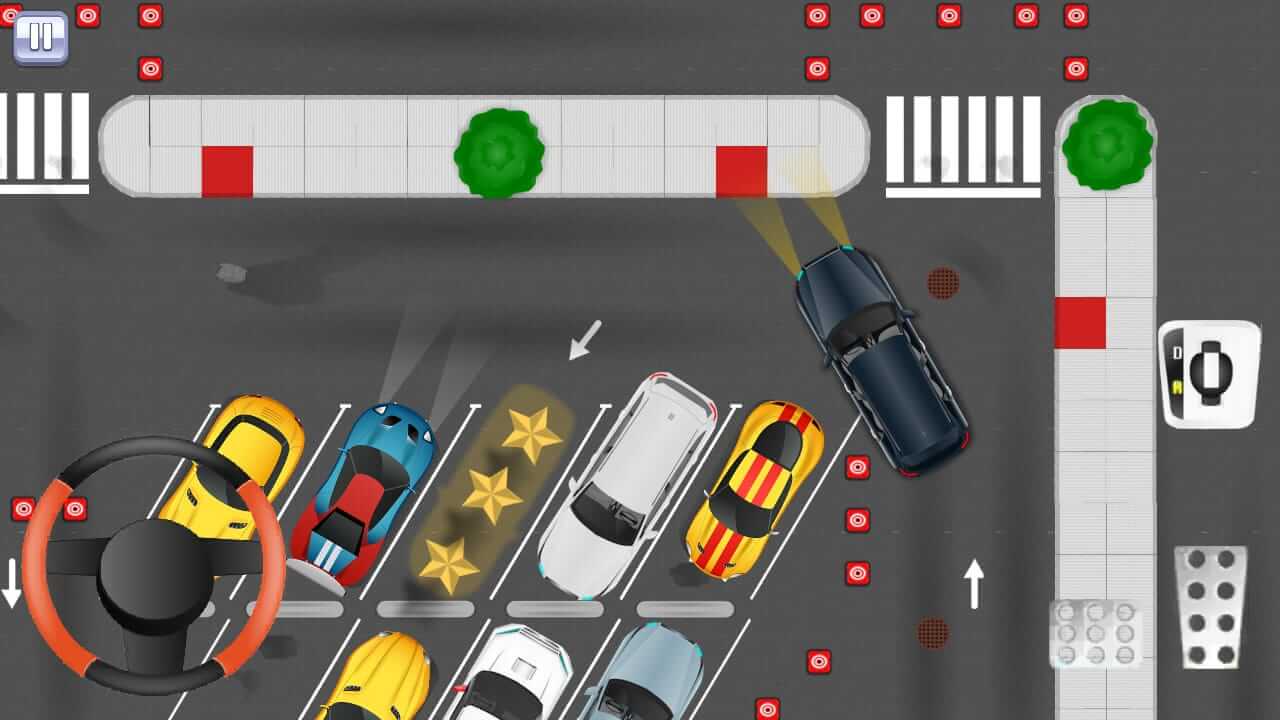1280x720 pixels.
Task: Pause the game with the pause button
Action: point(40,37)
